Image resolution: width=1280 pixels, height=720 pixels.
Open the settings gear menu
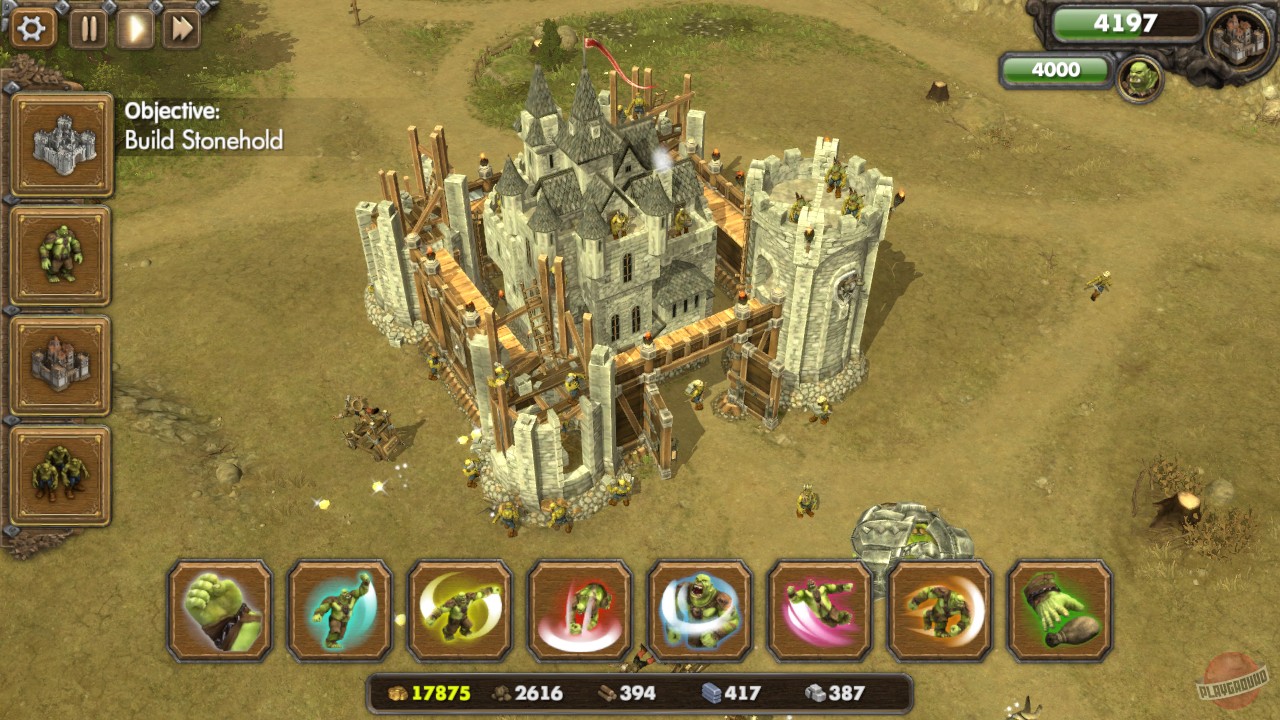(31, 28)
